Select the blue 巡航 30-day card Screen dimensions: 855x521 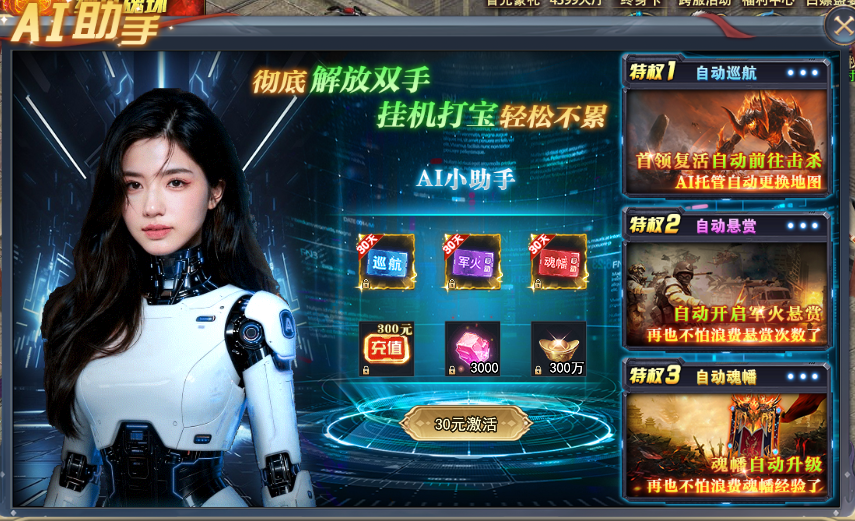click(x=386, y=262)
